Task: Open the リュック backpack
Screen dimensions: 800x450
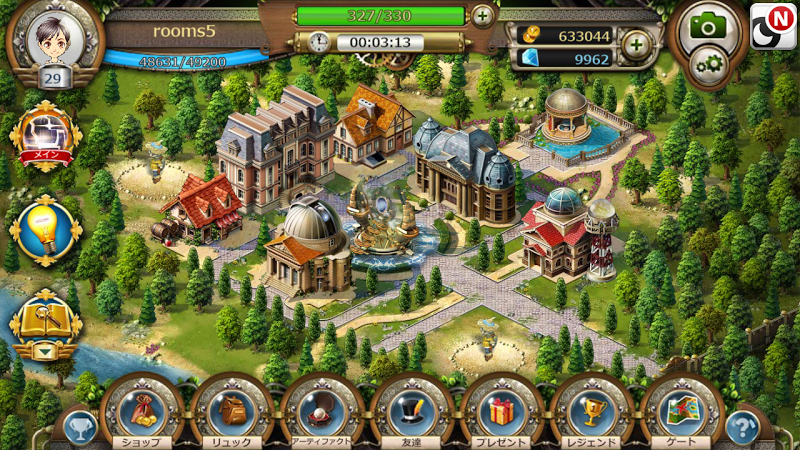Action: [x=230, y=411]
